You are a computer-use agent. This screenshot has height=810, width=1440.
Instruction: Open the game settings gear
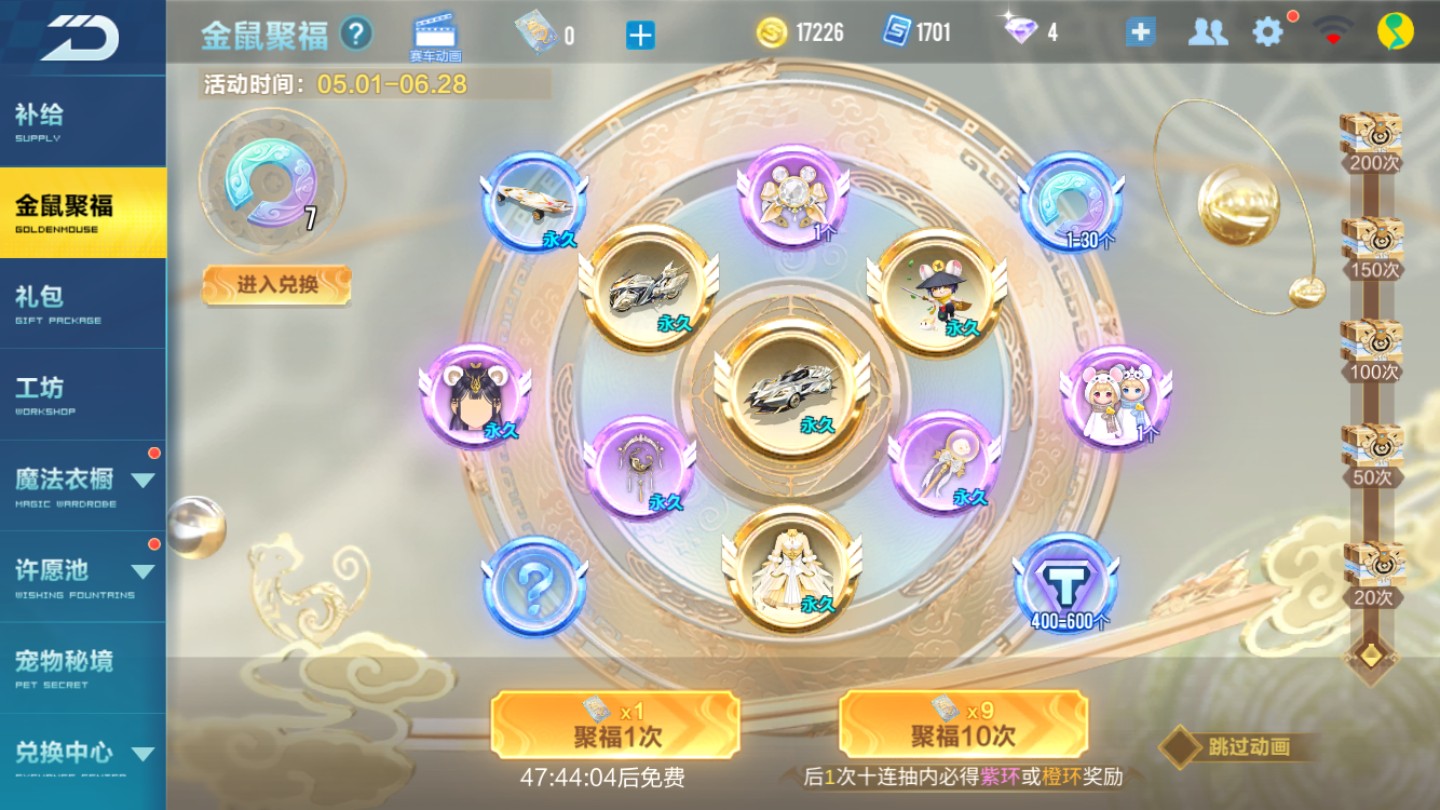tap(1268, 31)
